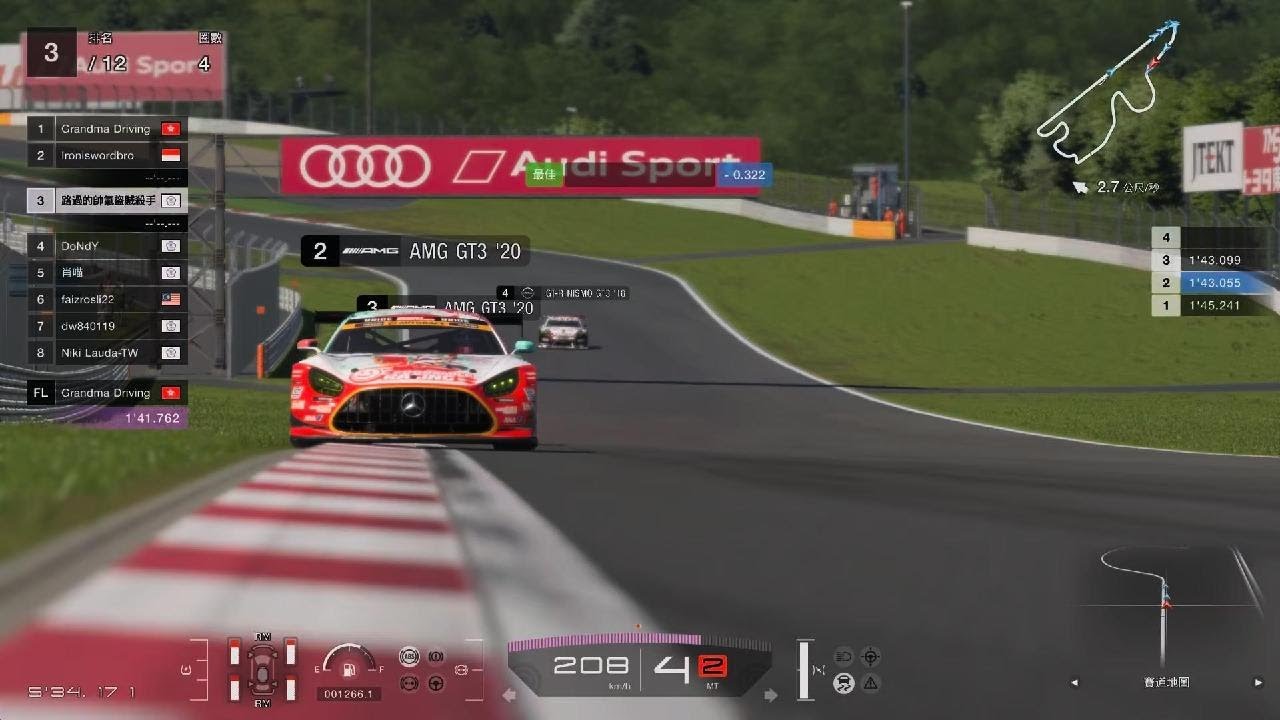Choose the first-place Grandma Driving row
The image size is (1280, 720).
point(106,129)
